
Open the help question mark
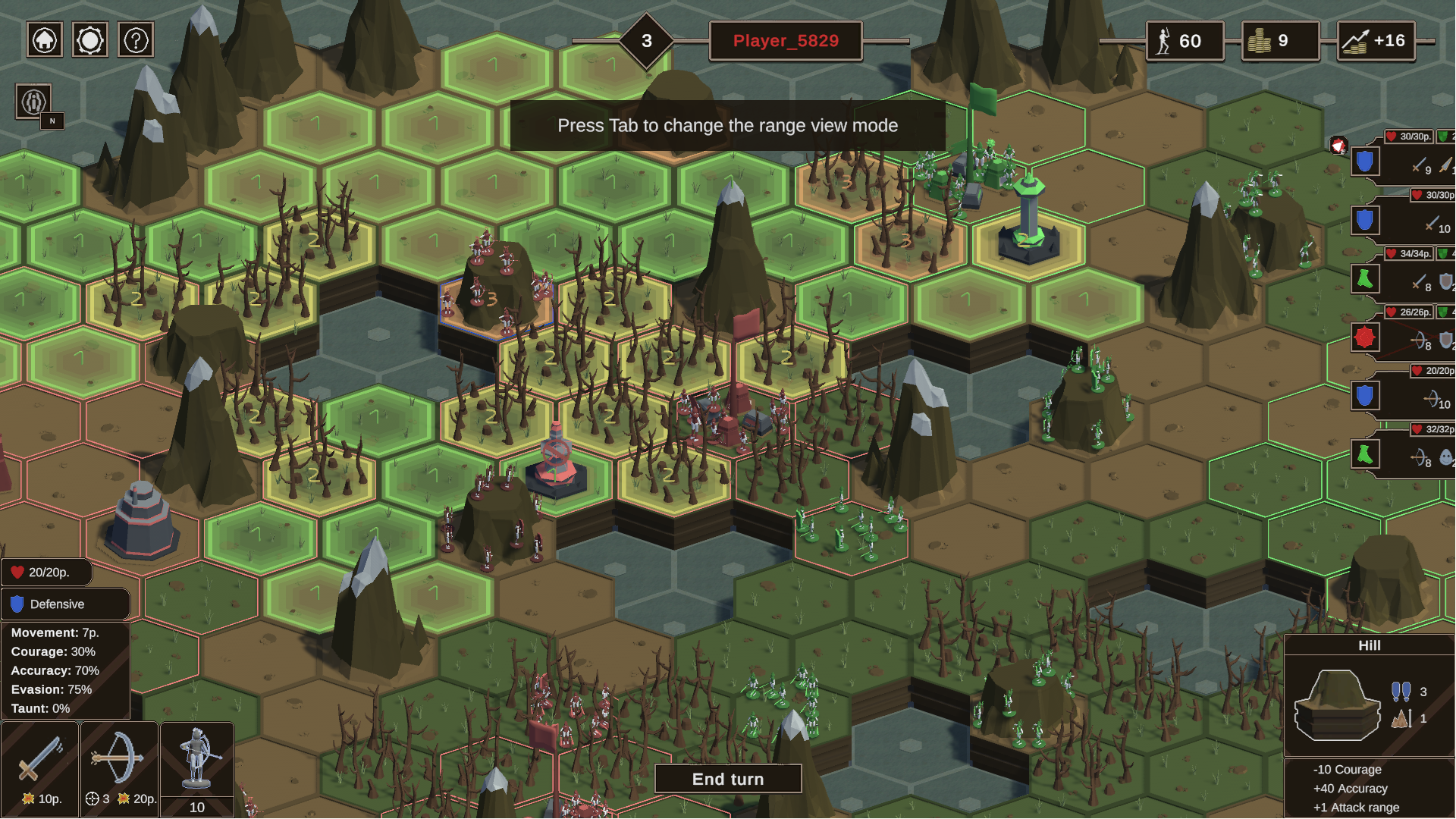point(136,40)
